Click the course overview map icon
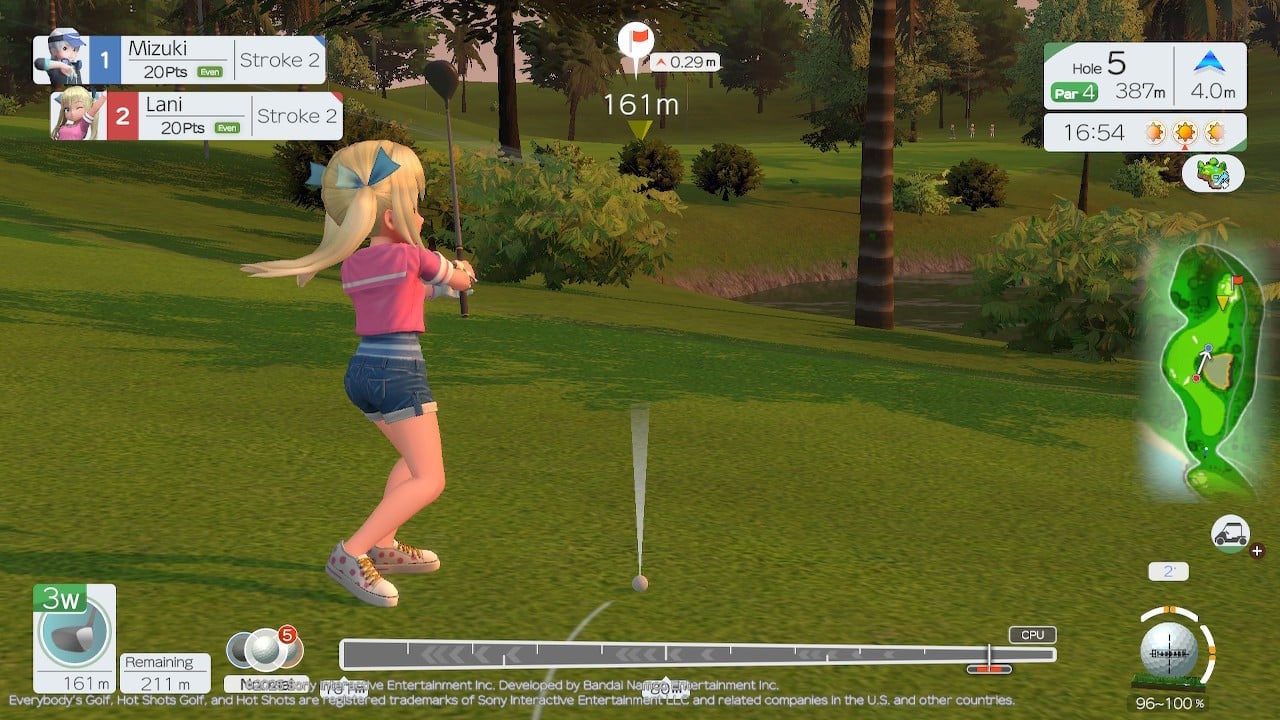 pos(1212,172)
